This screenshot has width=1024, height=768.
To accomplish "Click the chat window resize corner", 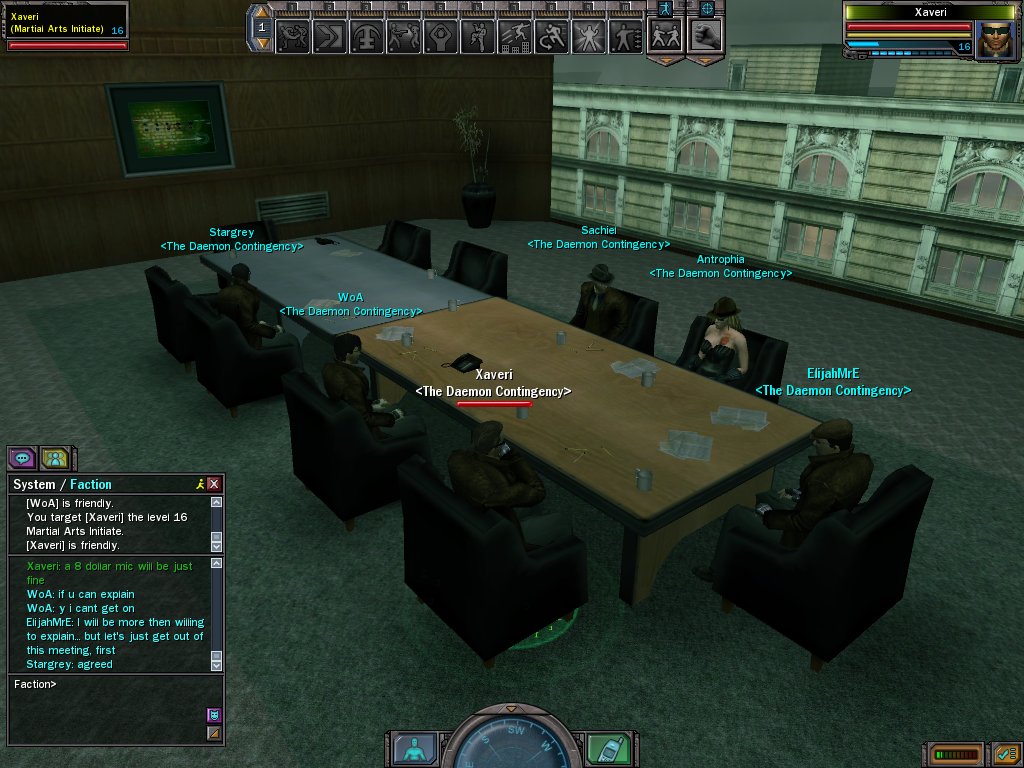I will [213, 733].
